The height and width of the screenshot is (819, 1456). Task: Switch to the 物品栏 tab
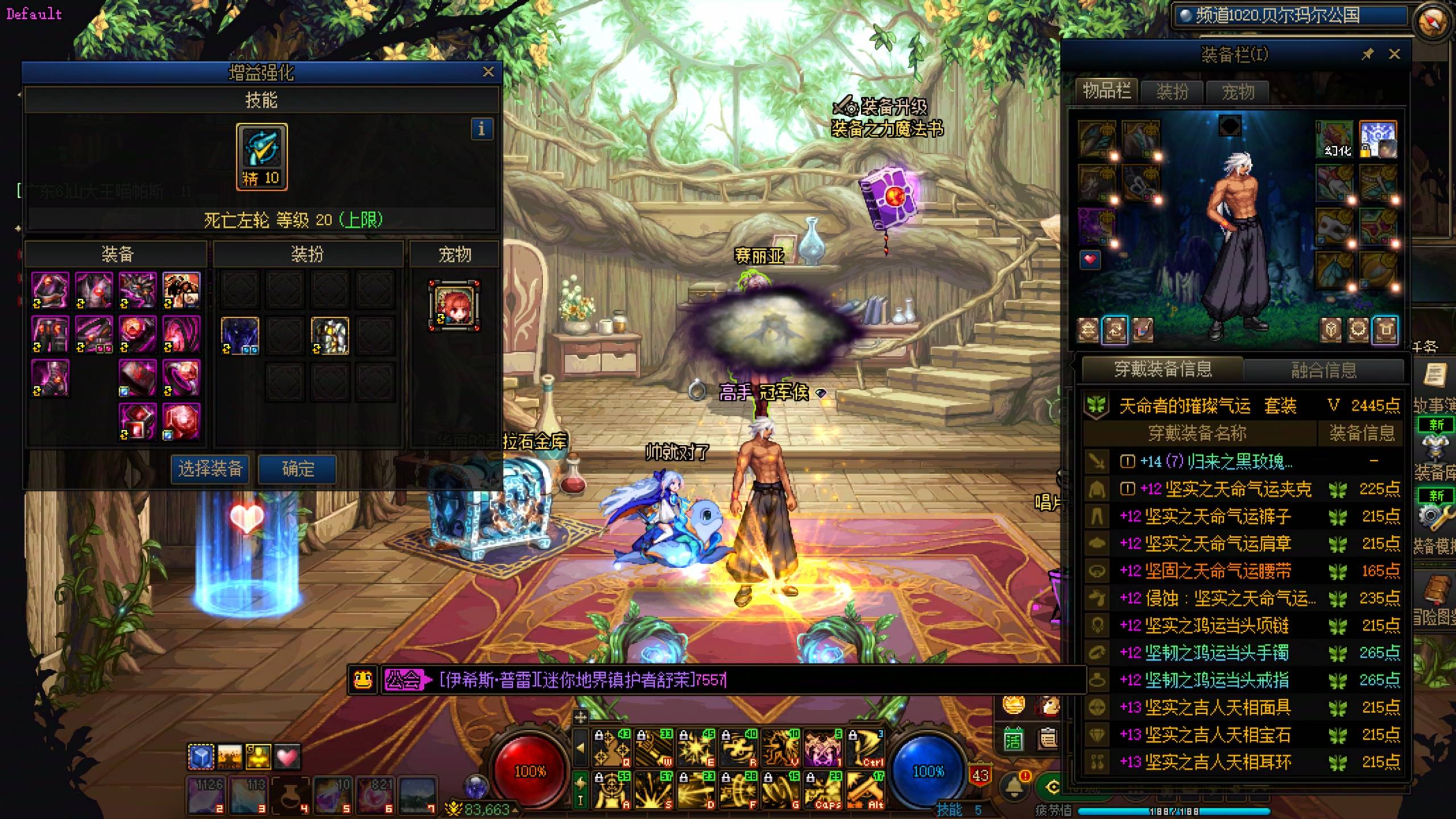point(1106,91)
